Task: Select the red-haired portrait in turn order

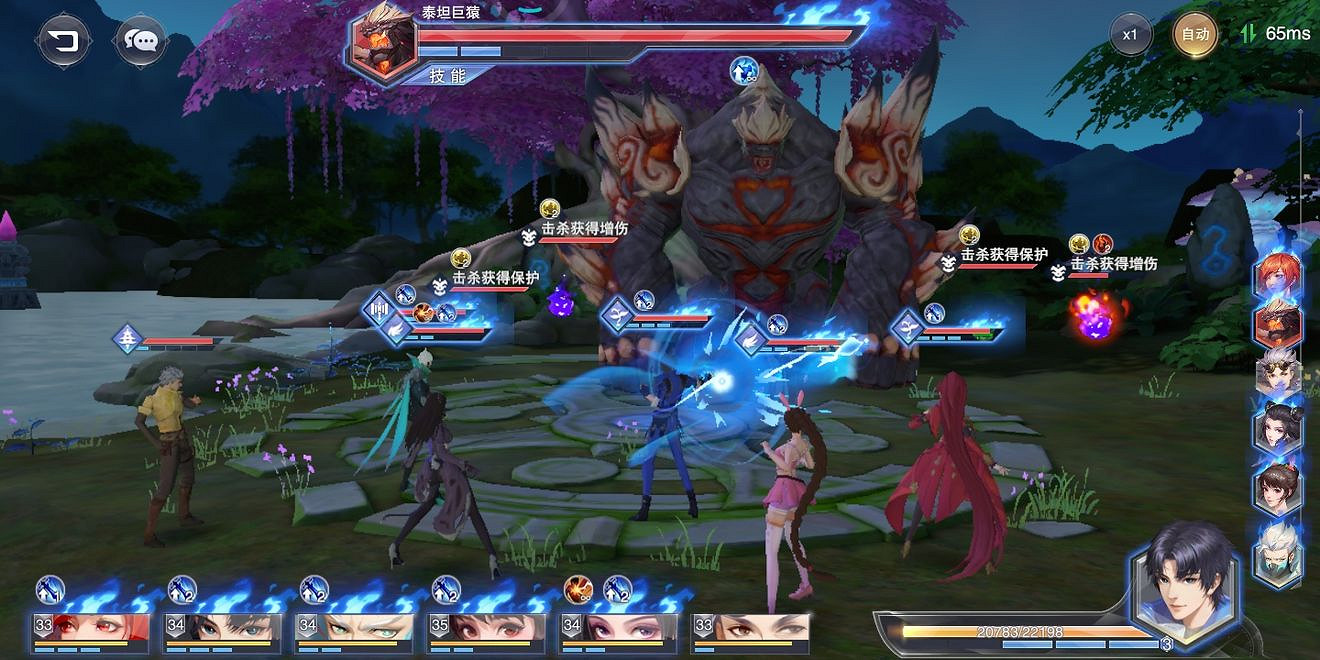Action: click(1278, 275)
